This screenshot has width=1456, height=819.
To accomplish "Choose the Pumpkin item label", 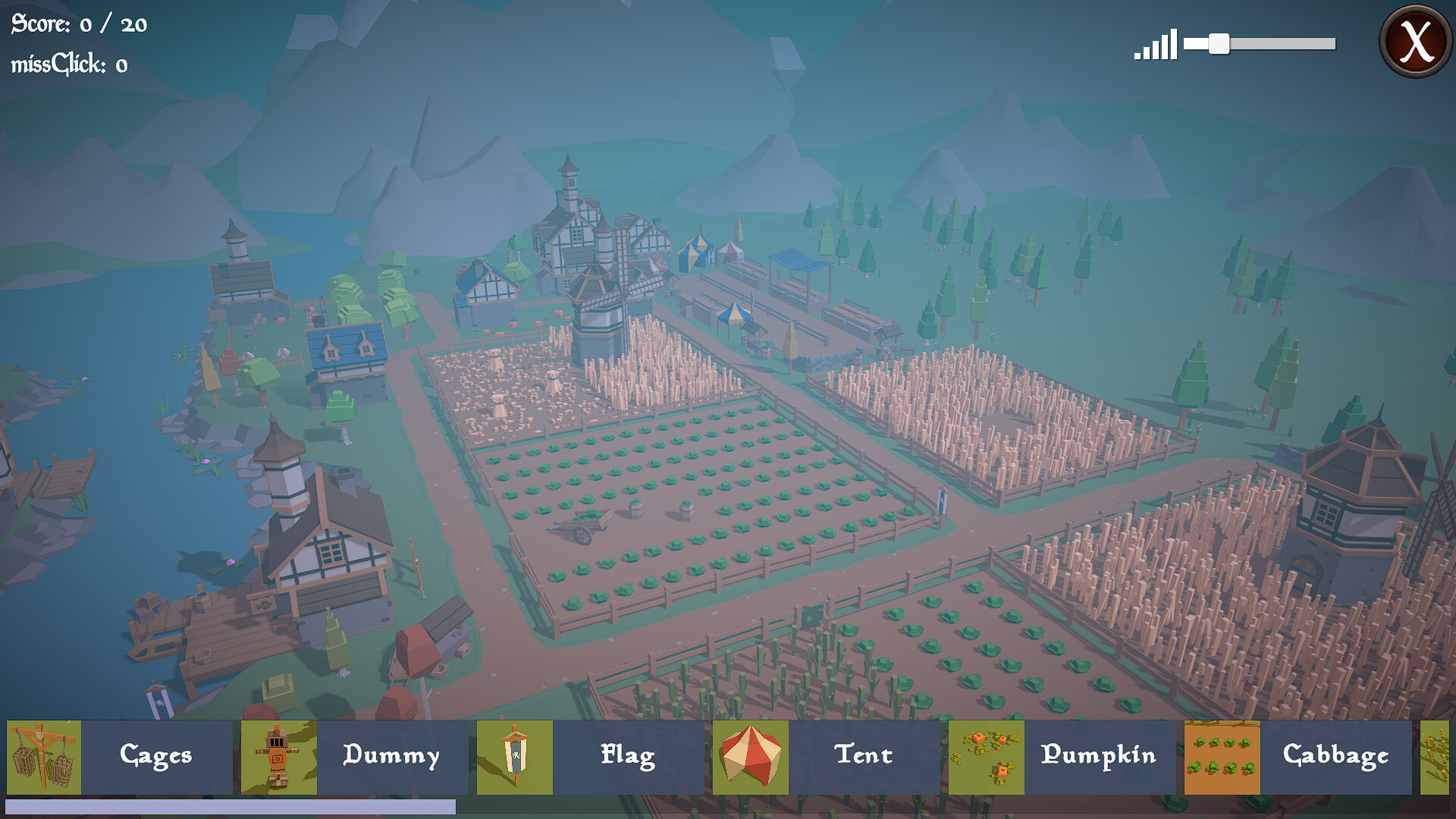I will [1099, 756].
